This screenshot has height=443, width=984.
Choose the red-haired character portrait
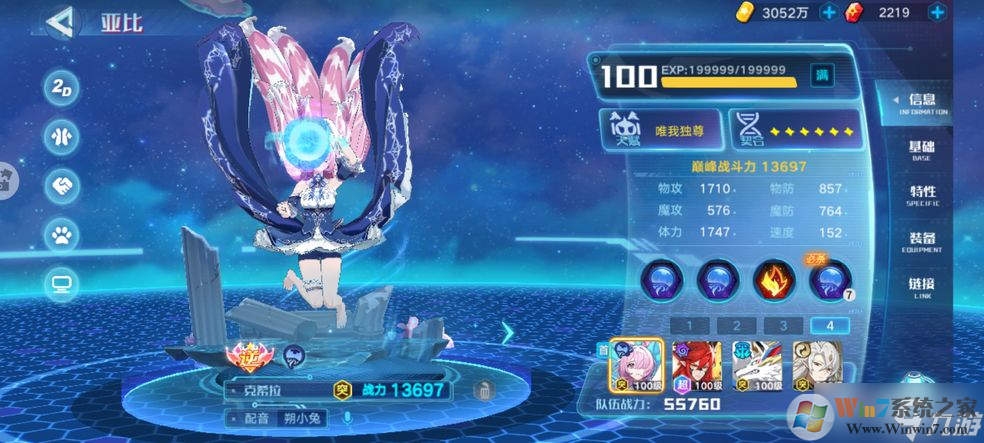pyautogui.click(x=691, y=366)
